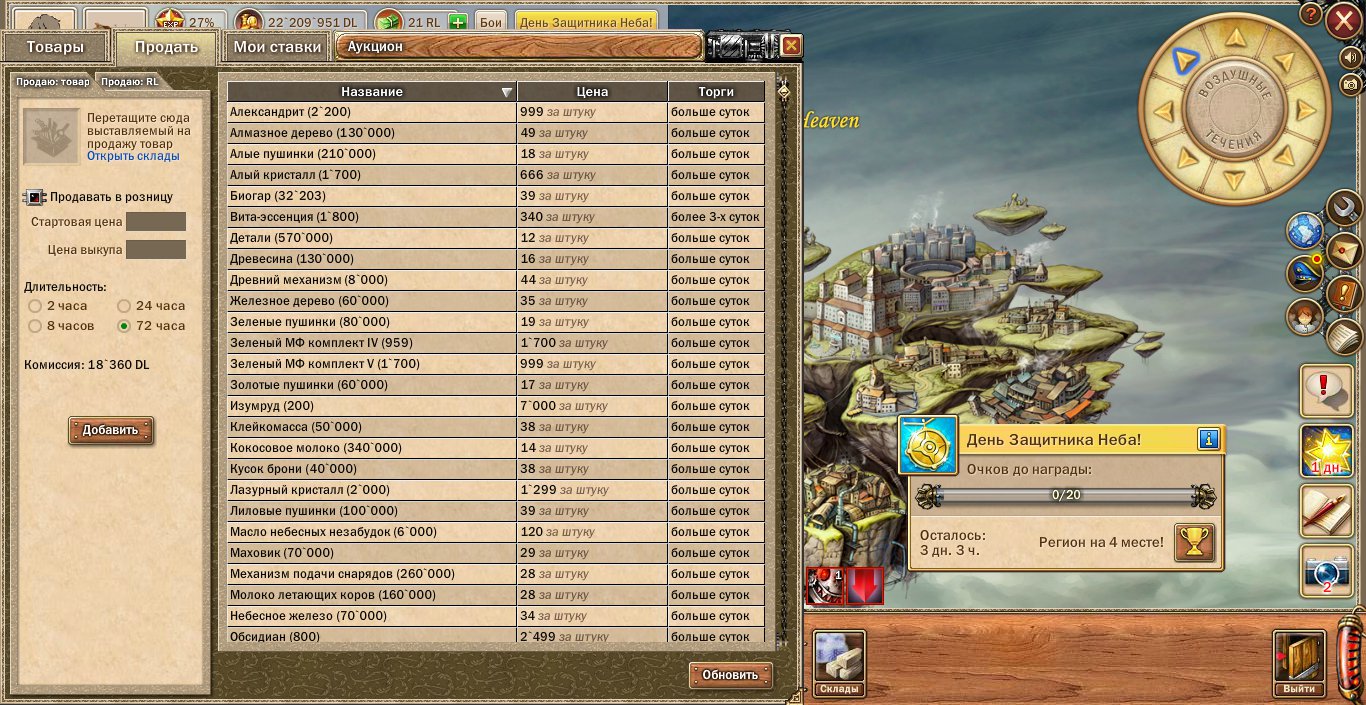Sort the list by Цена column
This screenshot has width=1366, height=705.
[592, 91]
